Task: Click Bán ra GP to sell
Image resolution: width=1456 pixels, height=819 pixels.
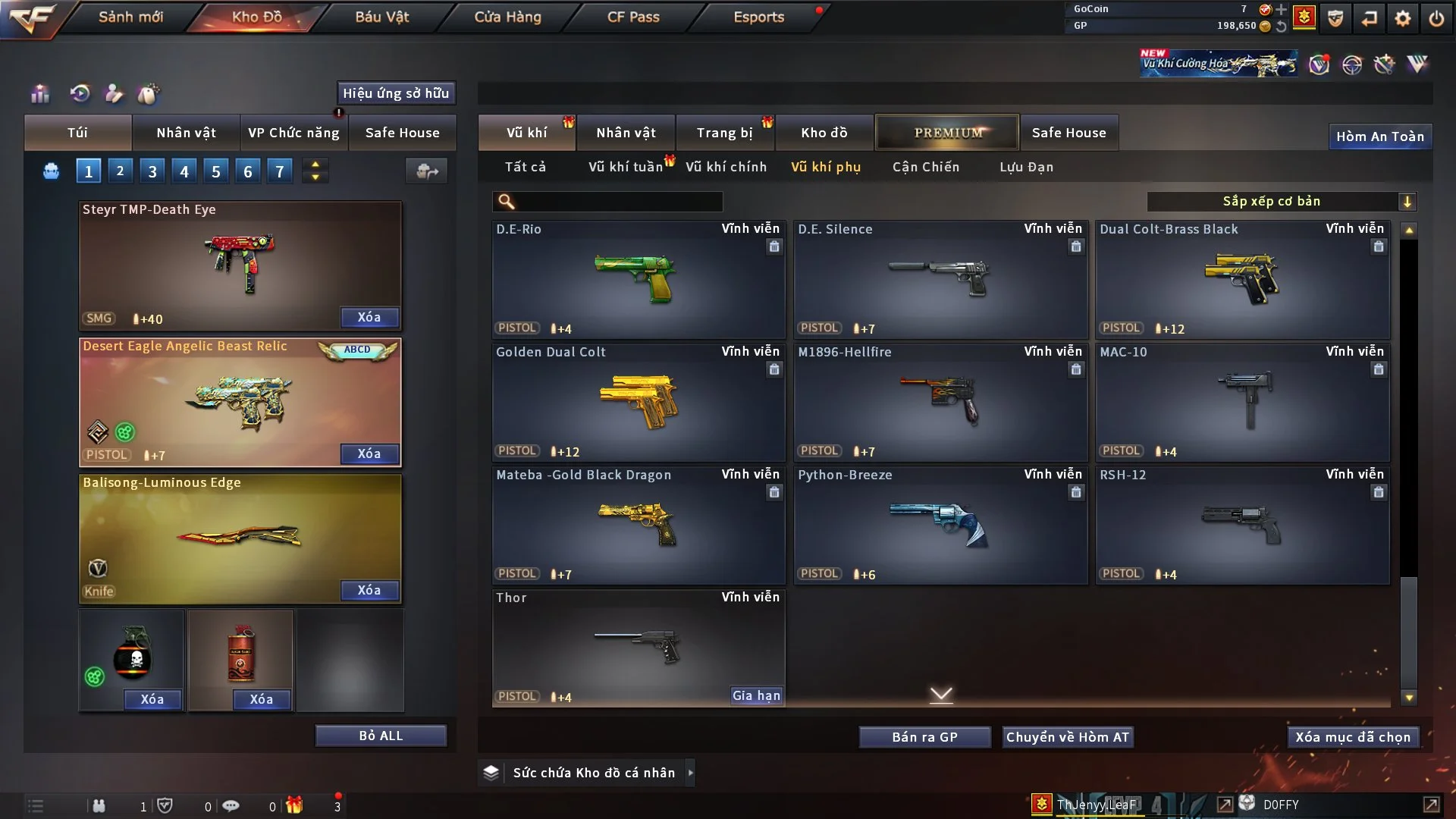Action: (924, 737)
